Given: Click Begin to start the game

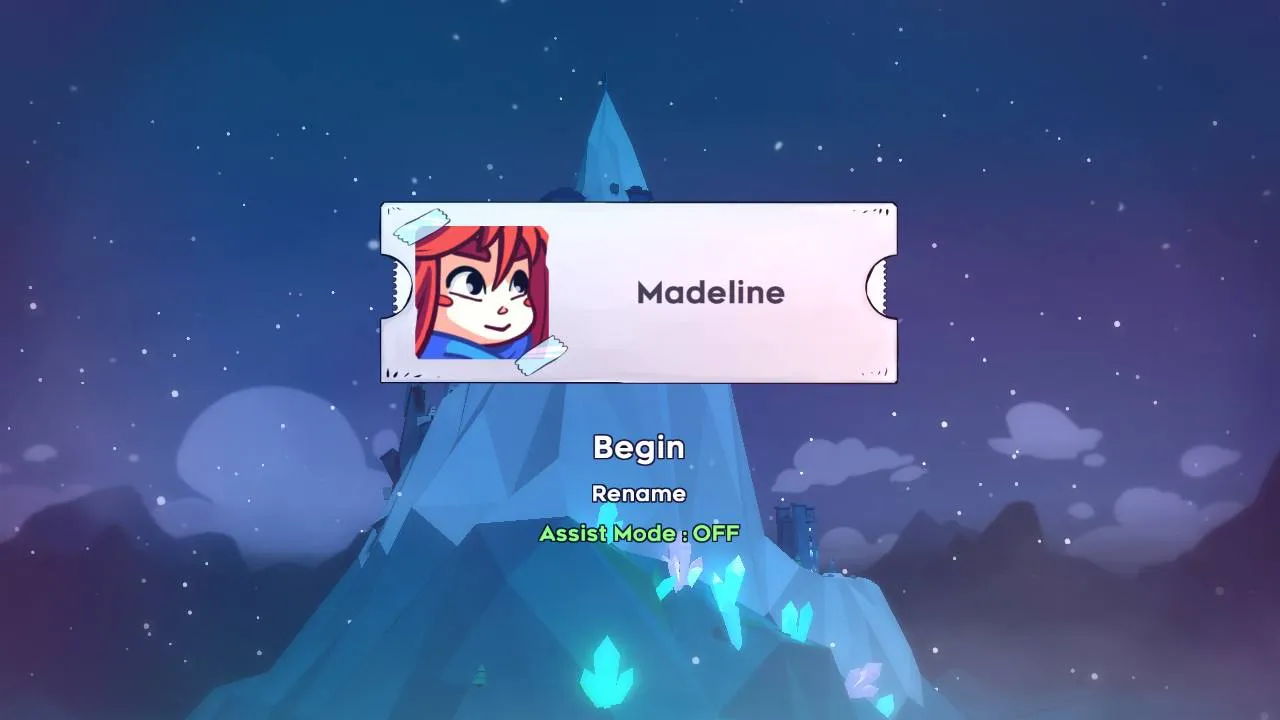Looking at the screenshot, I should click(x=640, y=448).
